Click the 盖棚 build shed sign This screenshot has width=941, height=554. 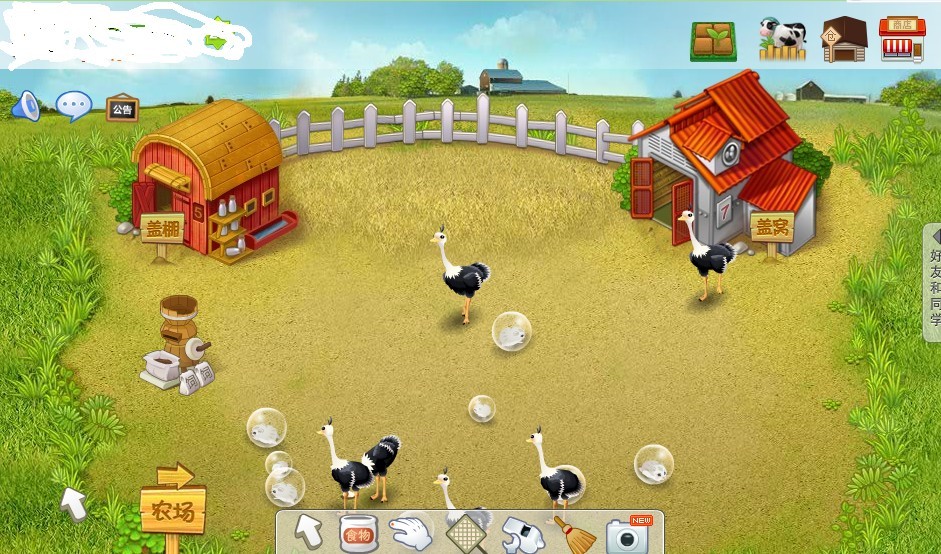[x=162, y=227]
